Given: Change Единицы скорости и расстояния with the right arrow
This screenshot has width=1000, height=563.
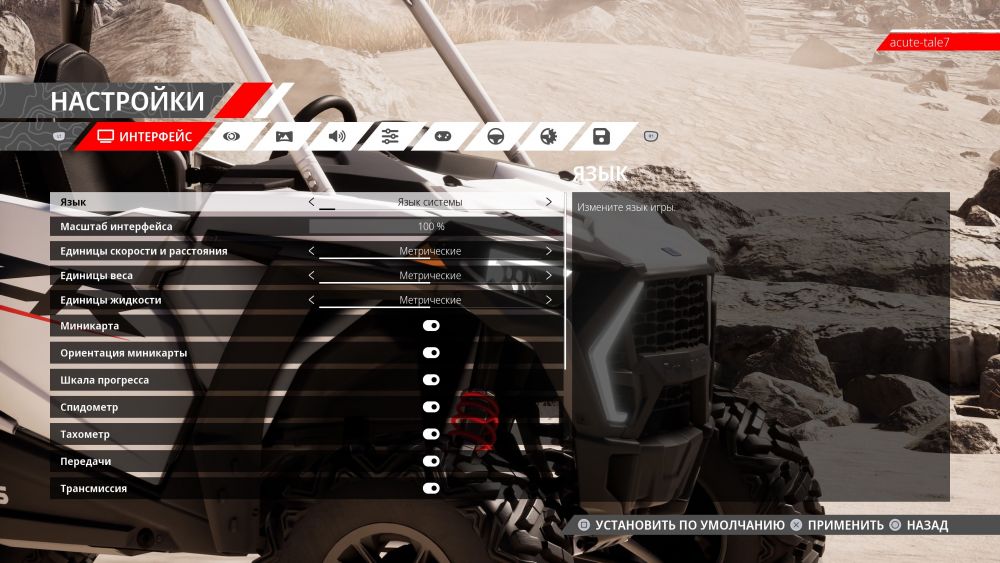Looking at the screenshot, I should [549, 251].
